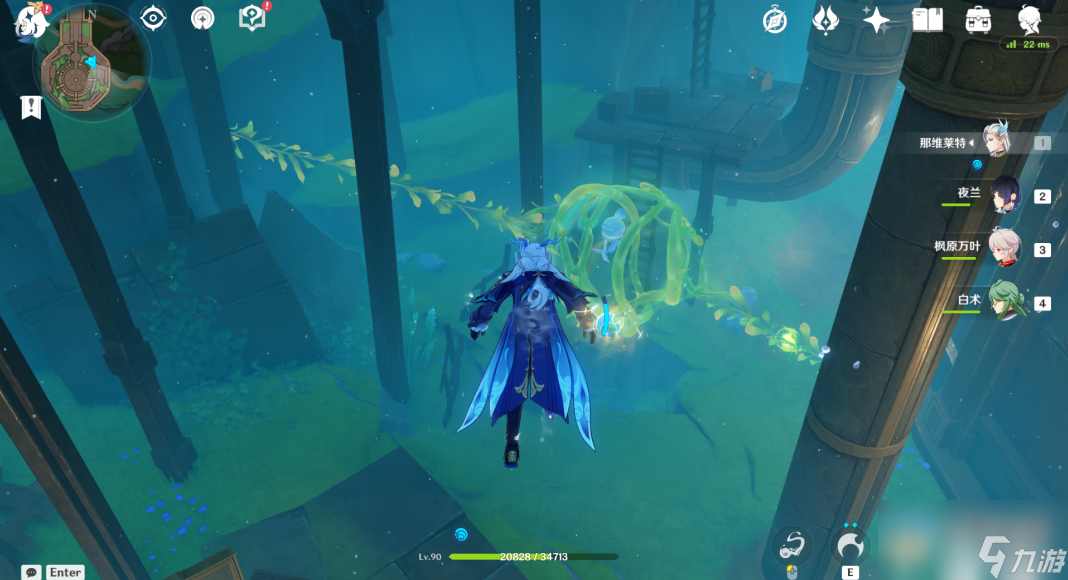Switch to party member 枫原万叶
The image size is (1068, 580).
point(1004,249)
